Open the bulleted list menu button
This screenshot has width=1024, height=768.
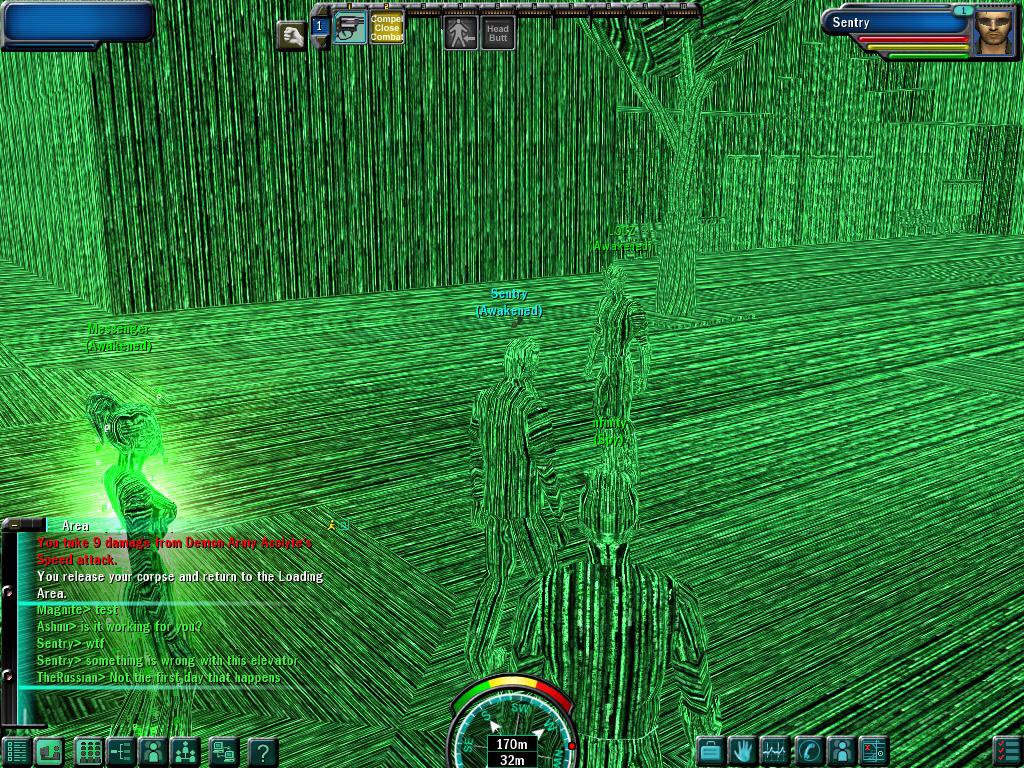point(16,751)
